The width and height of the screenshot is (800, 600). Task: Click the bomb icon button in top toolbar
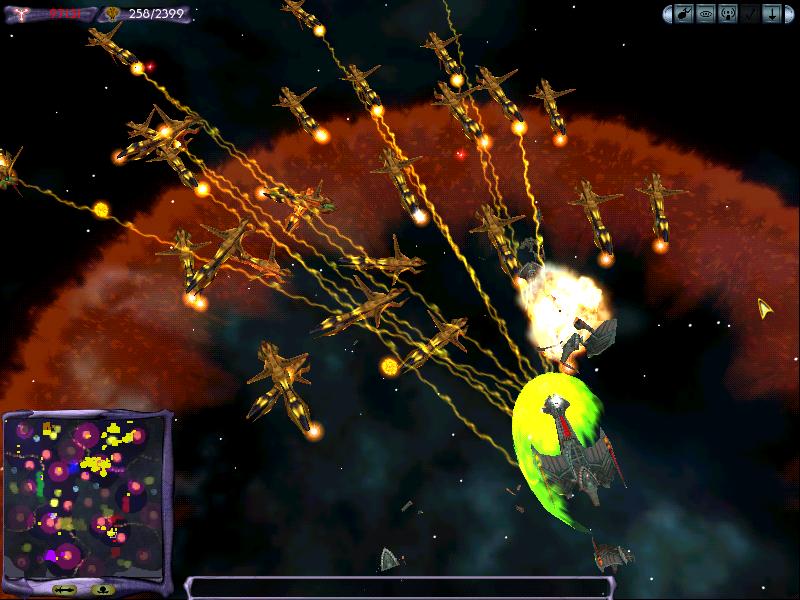click(683, 15)
